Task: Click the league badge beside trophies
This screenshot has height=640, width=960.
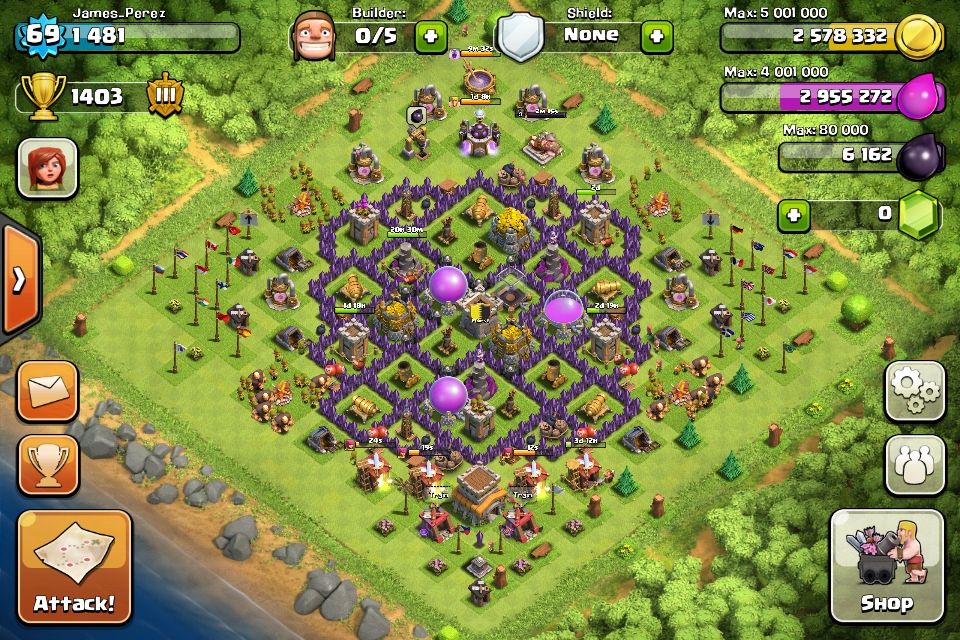Action: tap(164, 96)
